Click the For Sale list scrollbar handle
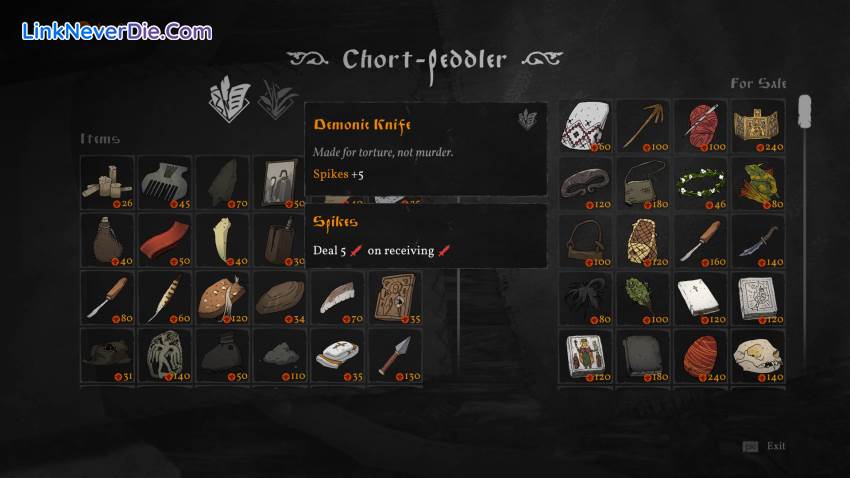 click(x=803, y=112)
